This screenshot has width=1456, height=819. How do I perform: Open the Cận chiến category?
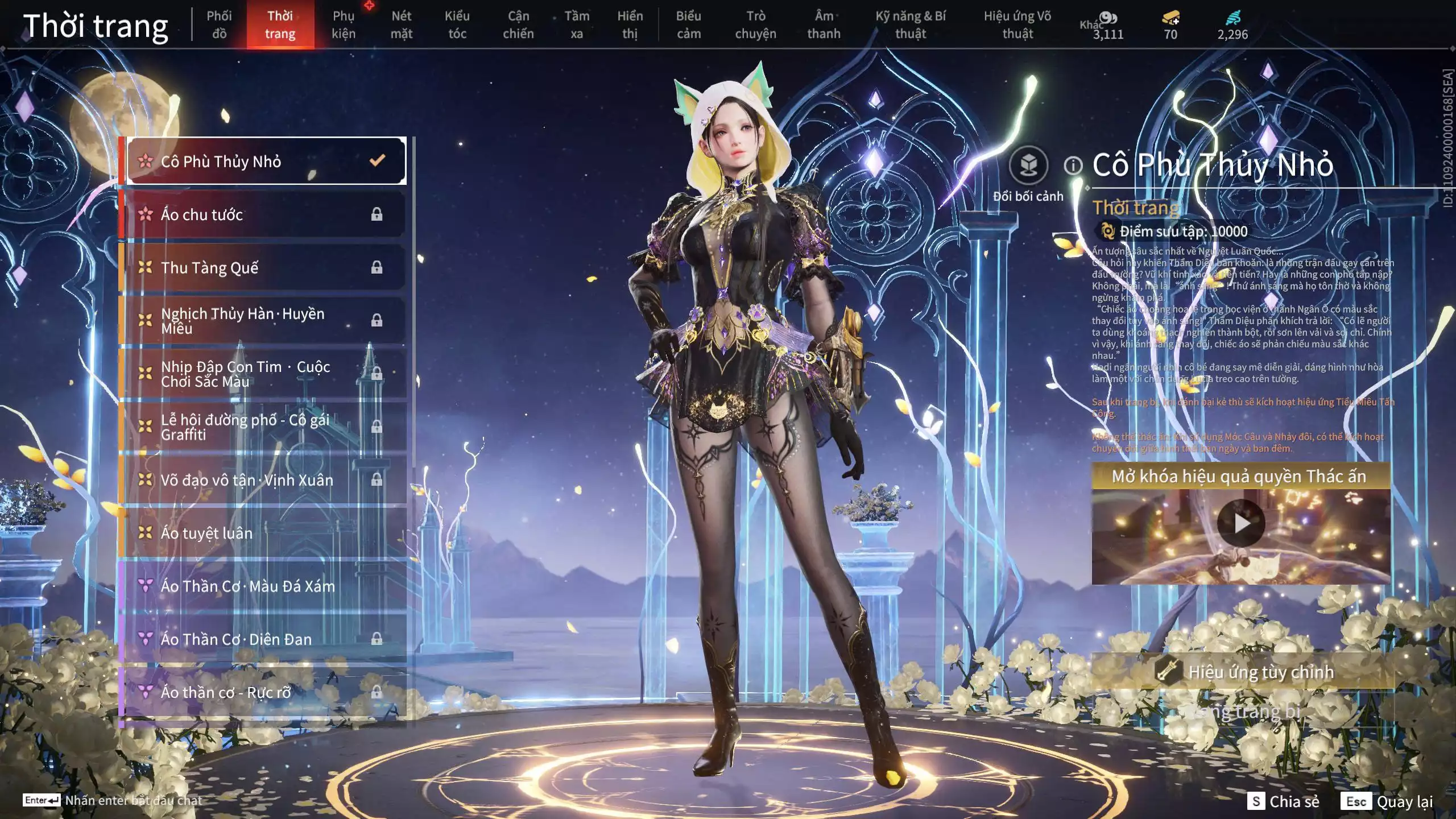click(518, 24)
